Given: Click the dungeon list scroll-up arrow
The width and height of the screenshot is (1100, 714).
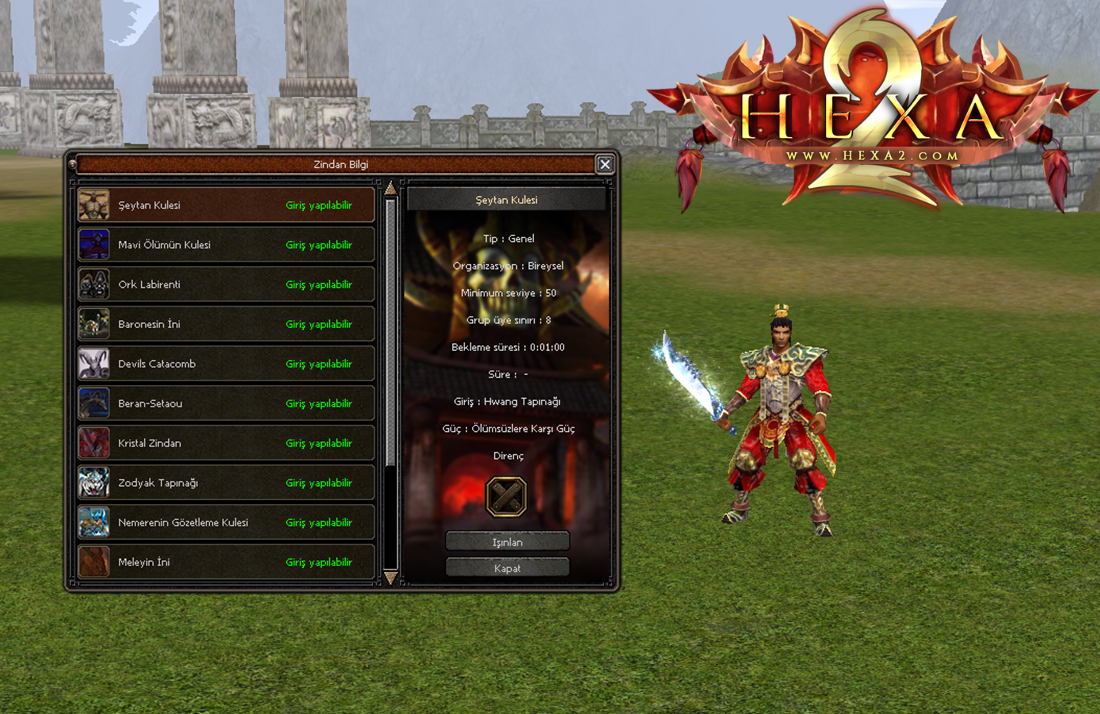Looking at the screenshot, I should pyautogui.click(x=391, y=189).
